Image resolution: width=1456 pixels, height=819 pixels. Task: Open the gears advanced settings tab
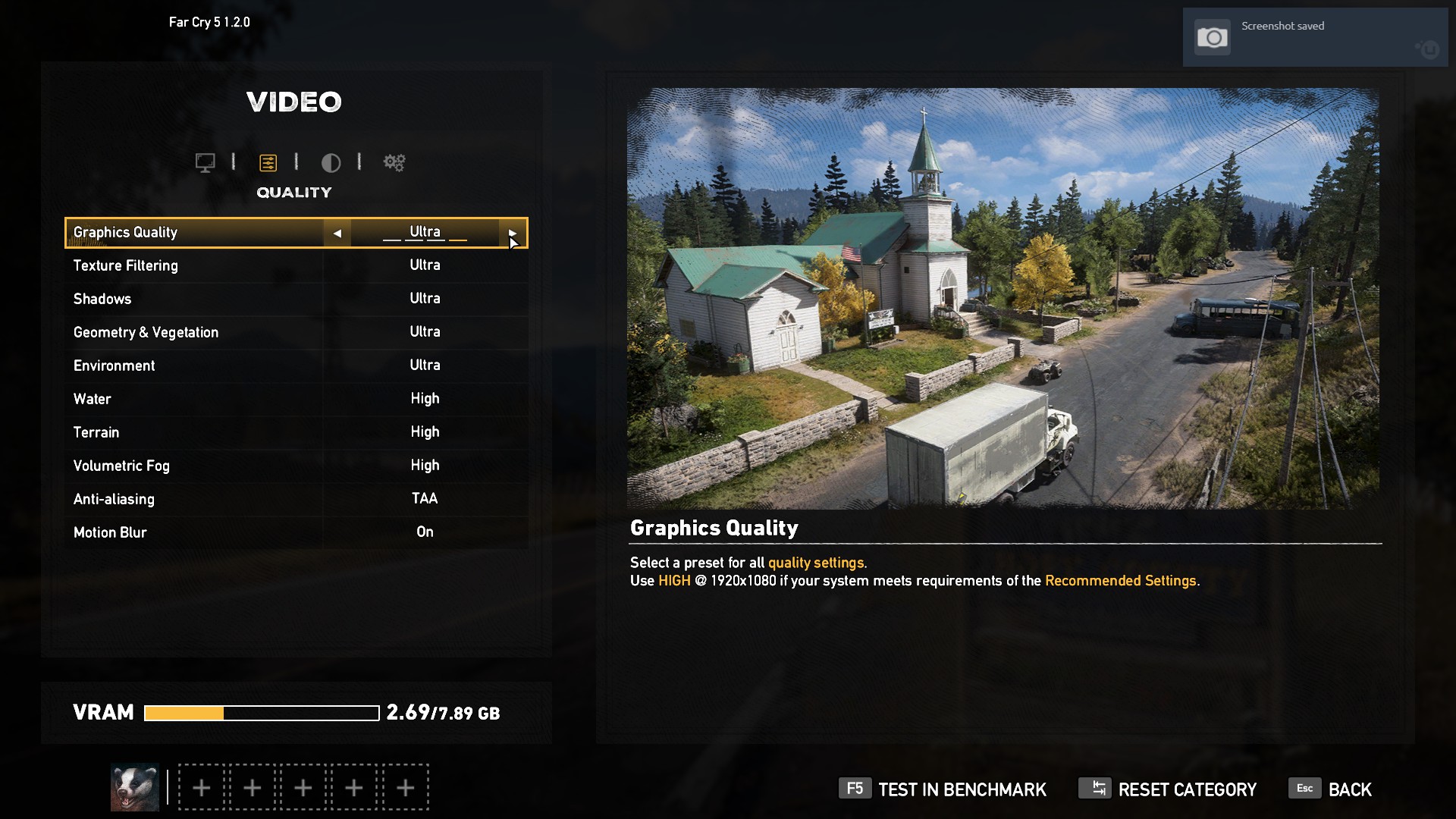click(394, 162)
